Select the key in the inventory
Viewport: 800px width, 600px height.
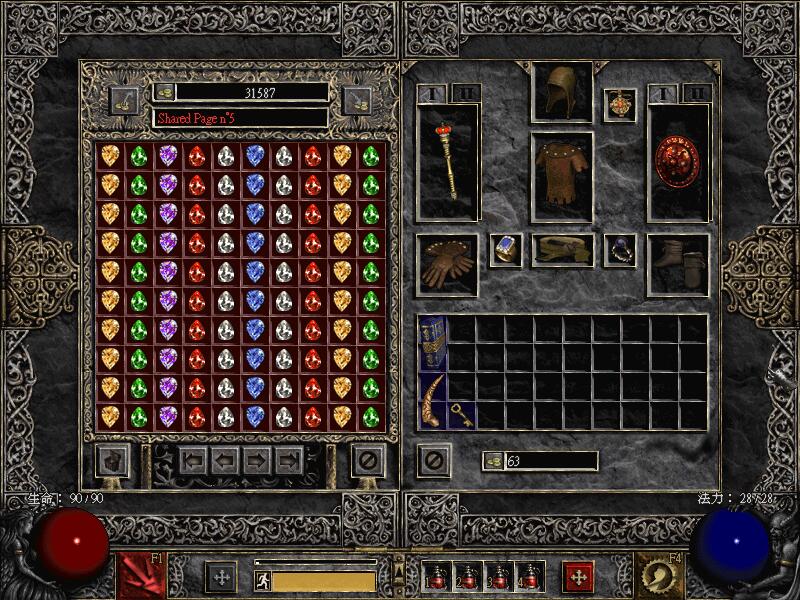point(462,414)
